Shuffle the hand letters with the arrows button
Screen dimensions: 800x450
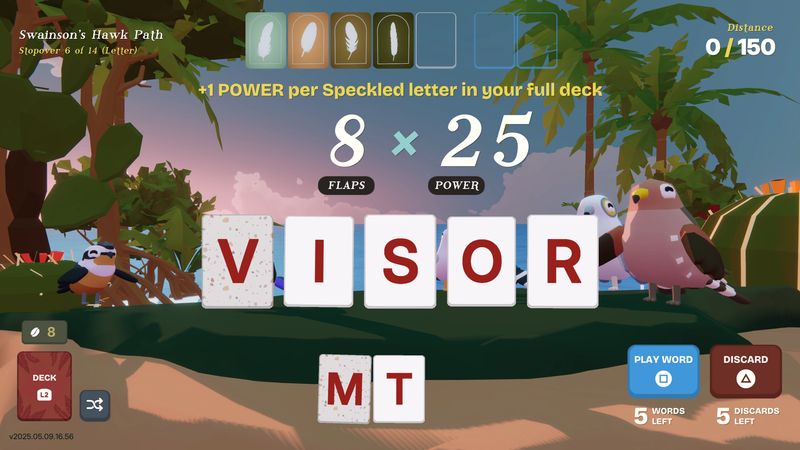click(95, 405)
